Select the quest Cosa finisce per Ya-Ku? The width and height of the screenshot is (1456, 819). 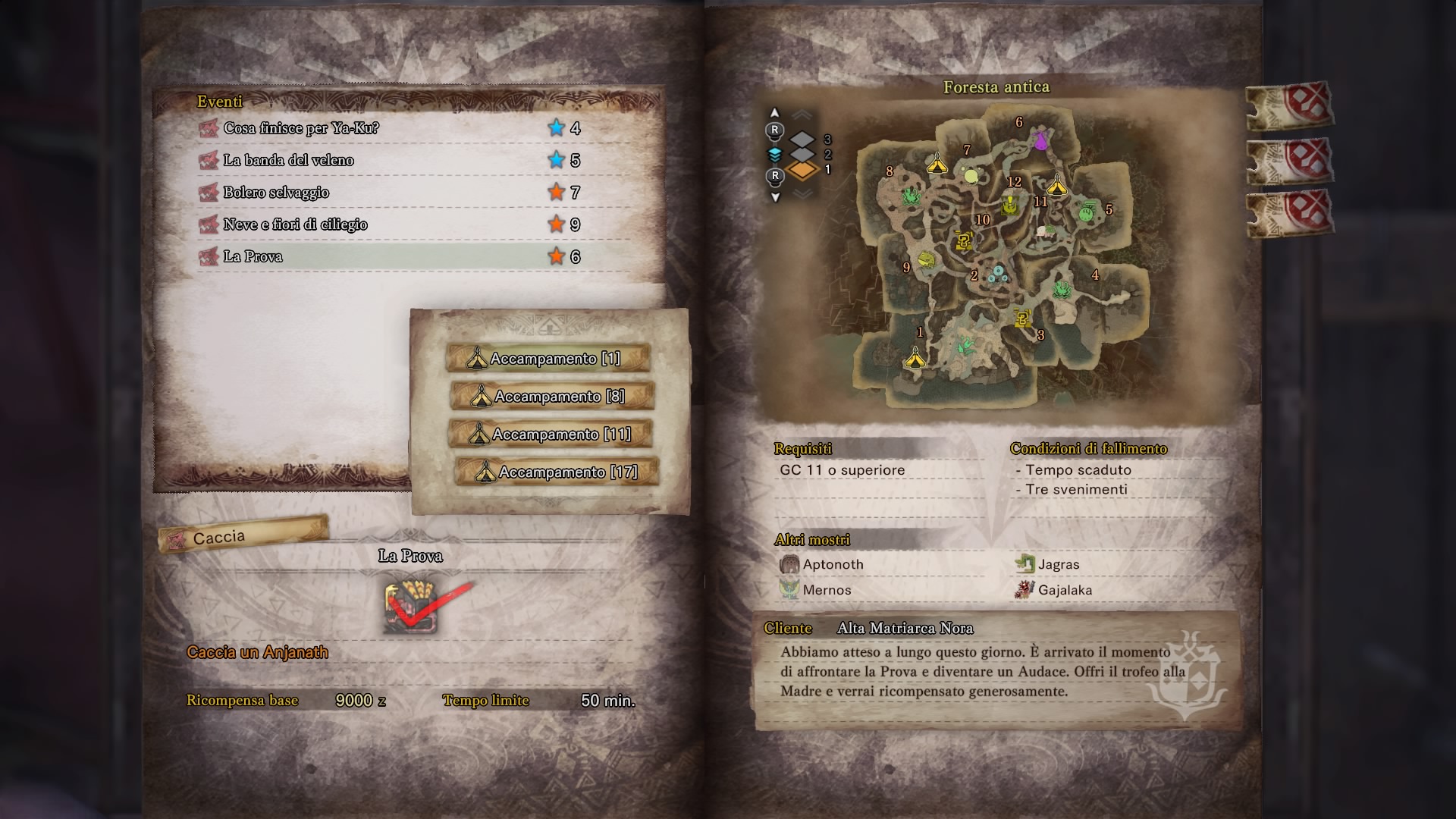pos(301,128)
